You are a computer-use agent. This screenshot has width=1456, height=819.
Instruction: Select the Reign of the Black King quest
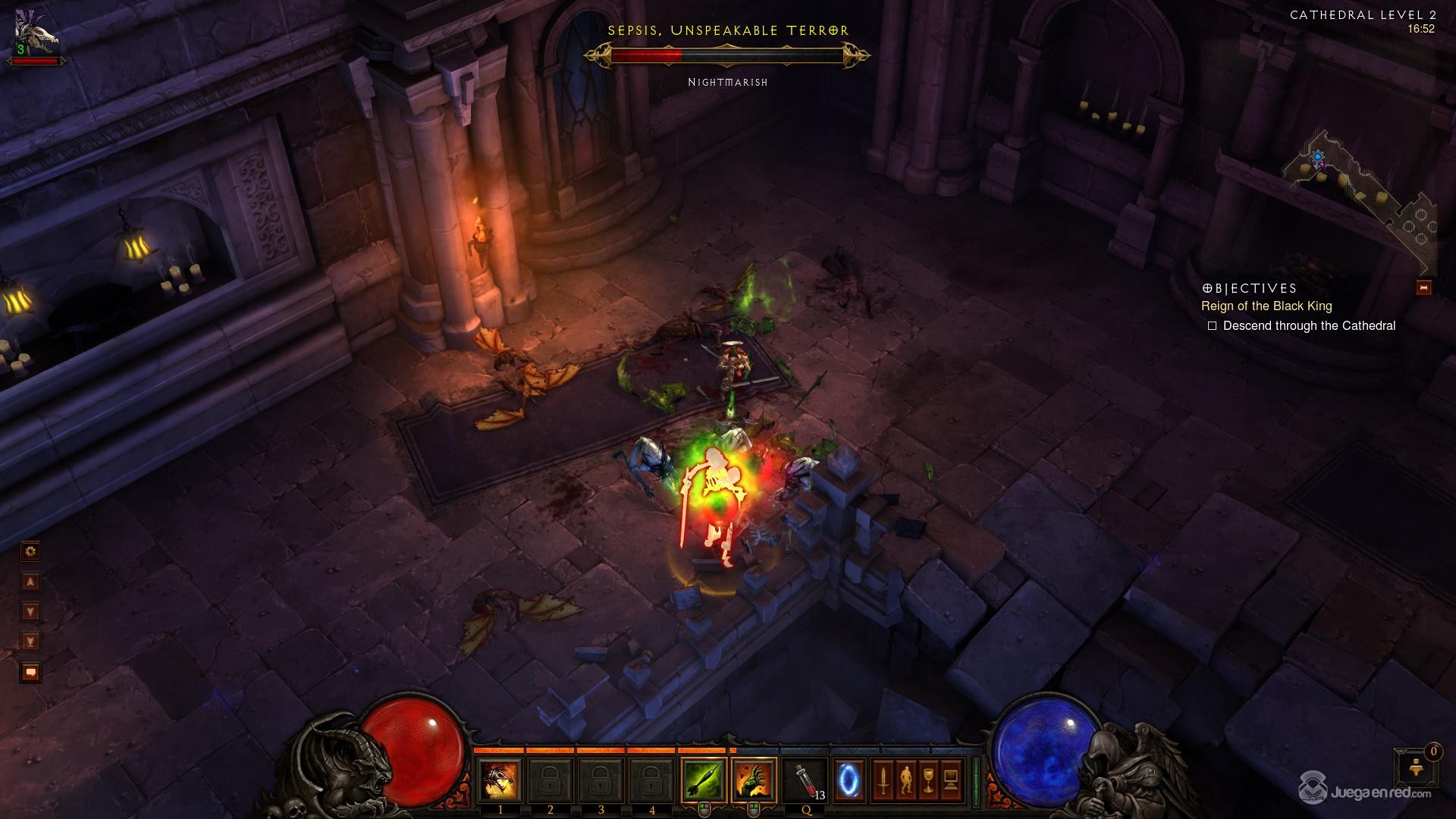[x=1266, y=306]
